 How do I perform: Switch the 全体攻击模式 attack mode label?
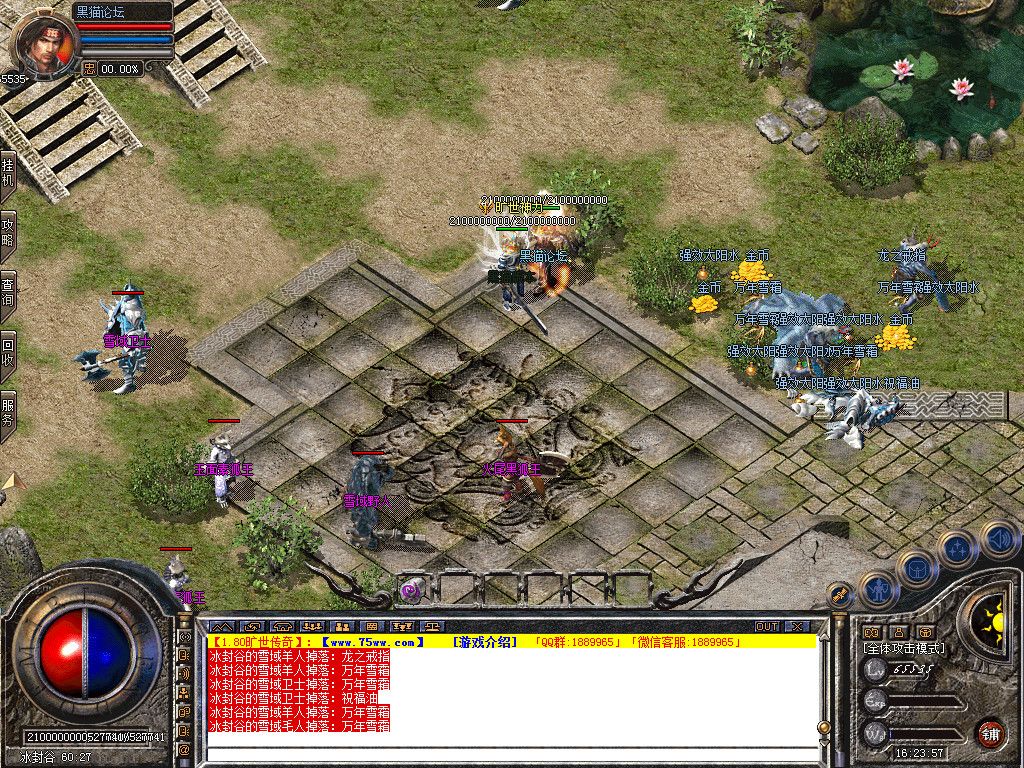tap(903, 648)
